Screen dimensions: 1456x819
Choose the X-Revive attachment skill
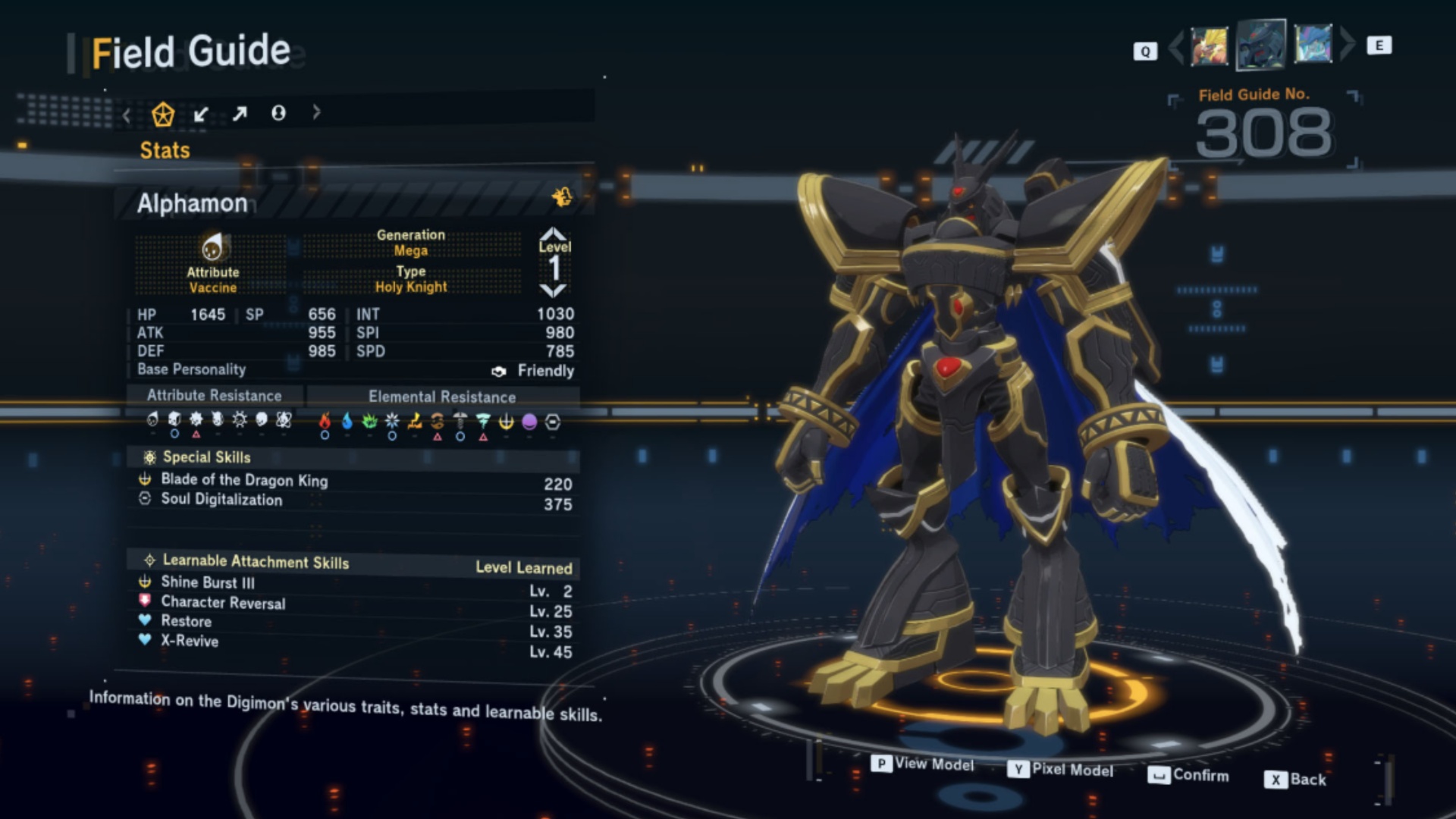click(190, 641)
